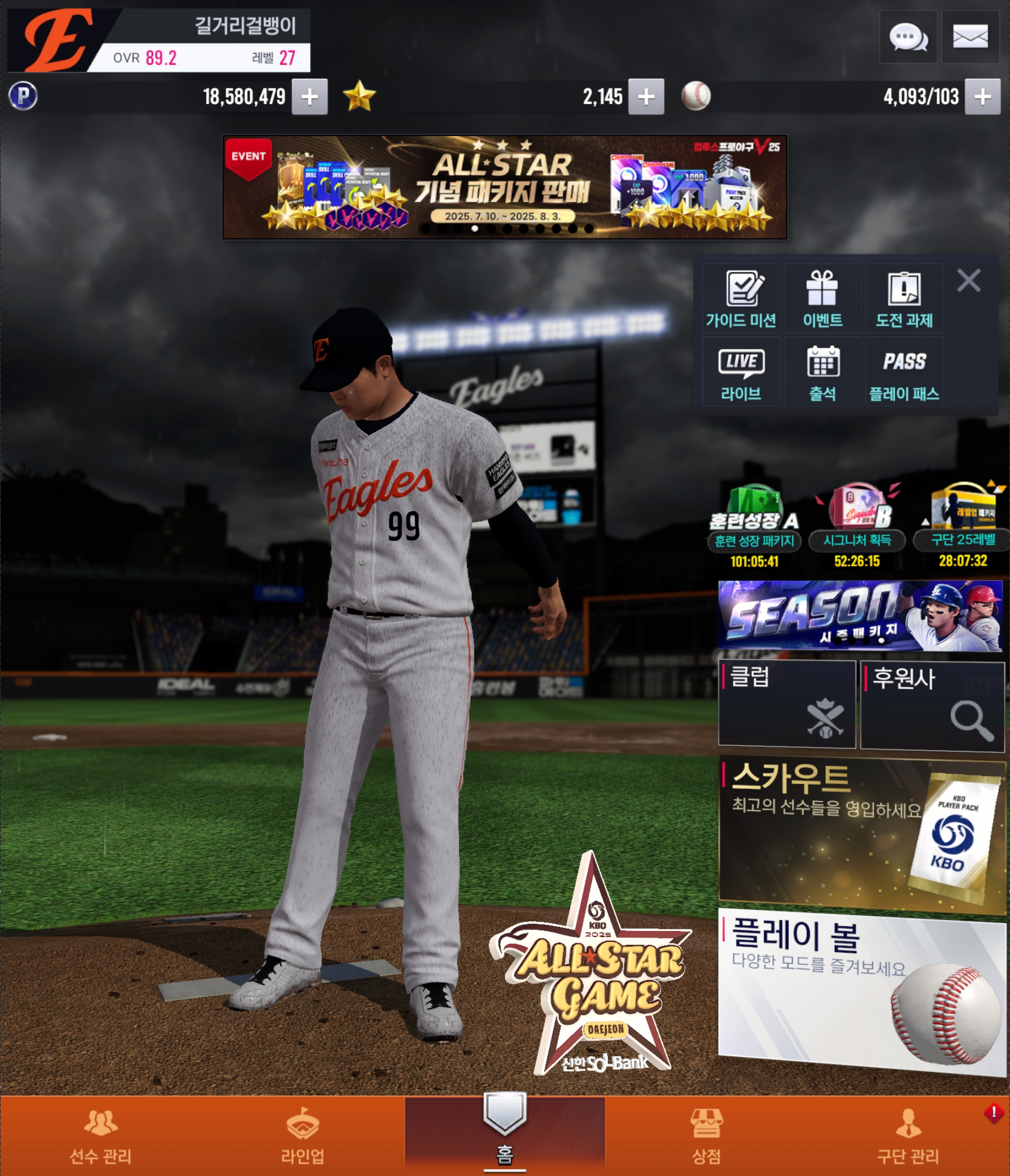Open the 후원사 sponsor tile
The image size is (1010, 1176).
932,706
